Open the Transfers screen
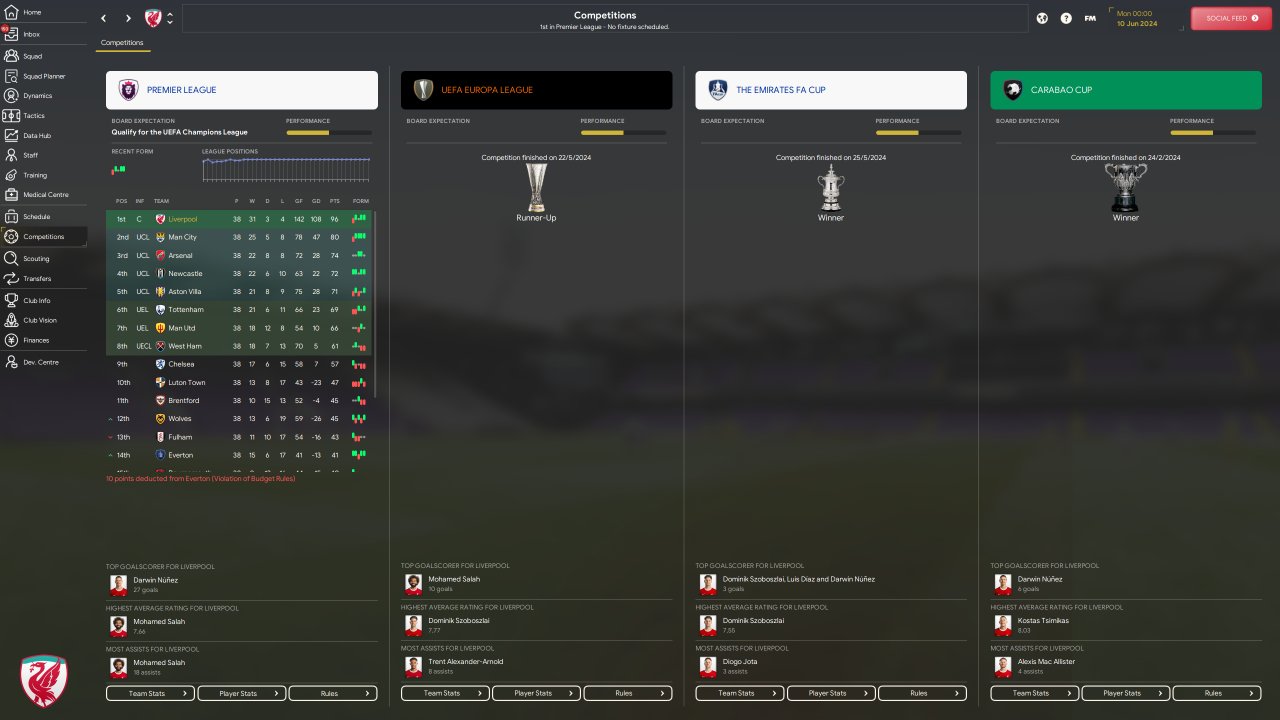This screenshot has height=720, width=1280. (x=37, y=279)
